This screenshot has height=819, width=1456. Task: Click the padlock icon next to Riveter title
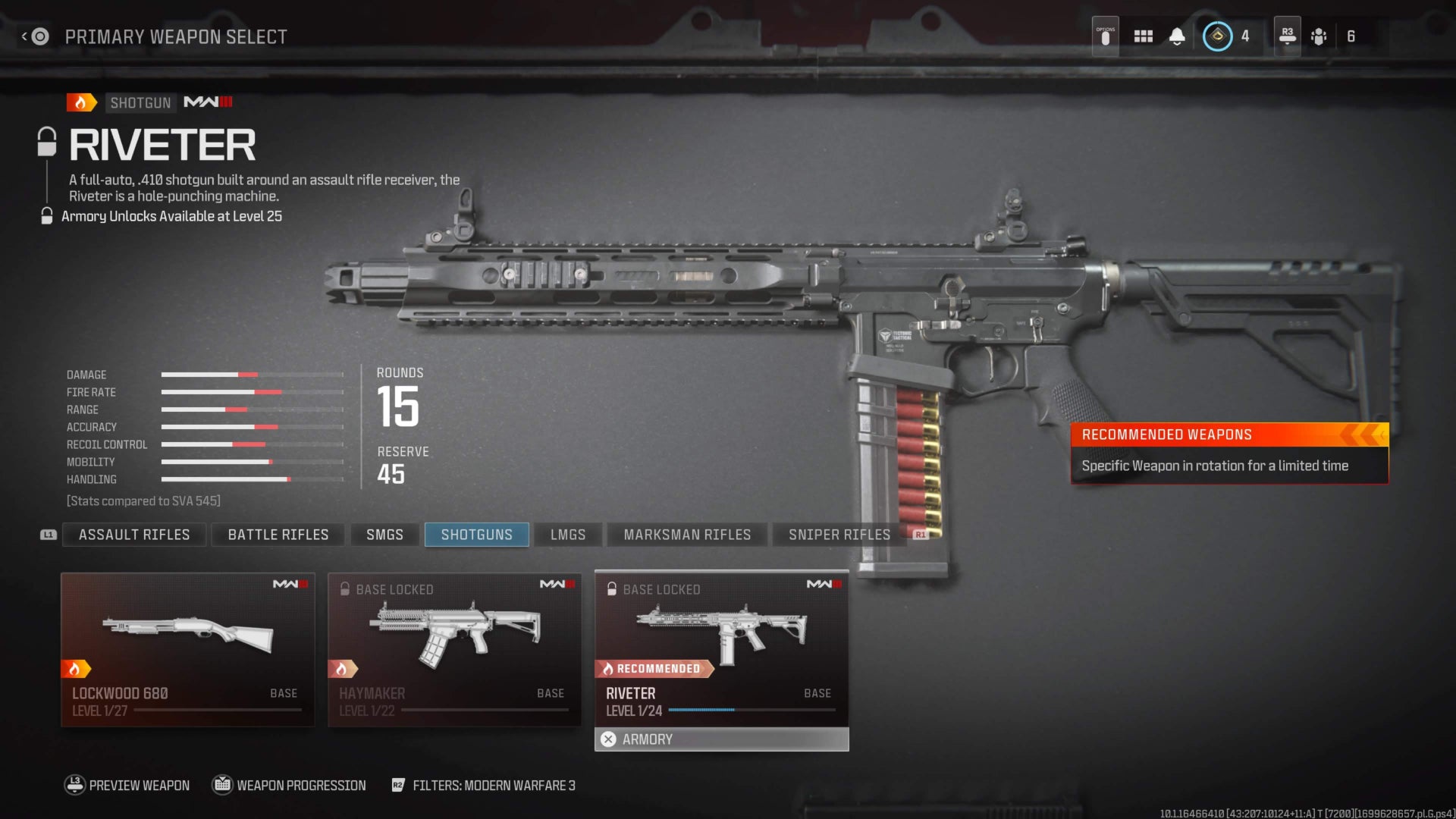coord(48,140)
